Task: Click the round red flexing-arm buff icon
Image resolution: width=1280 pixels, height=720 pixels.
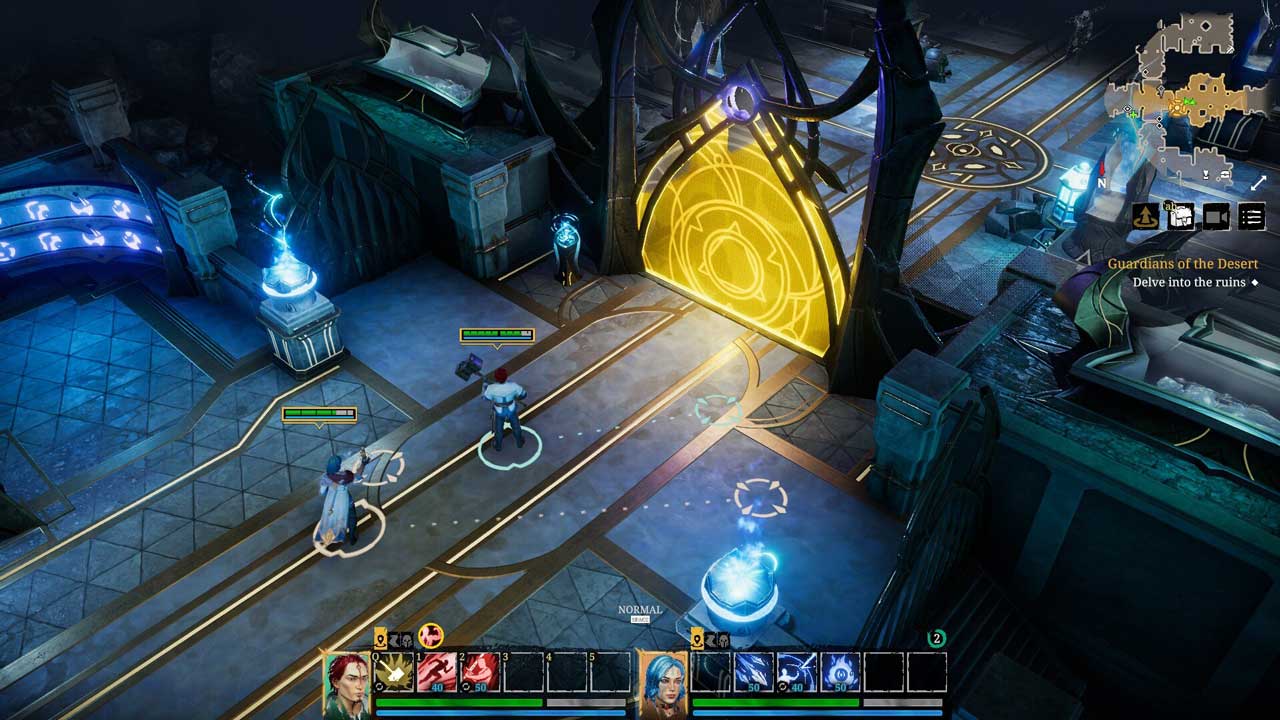Action: coord(431,635)
